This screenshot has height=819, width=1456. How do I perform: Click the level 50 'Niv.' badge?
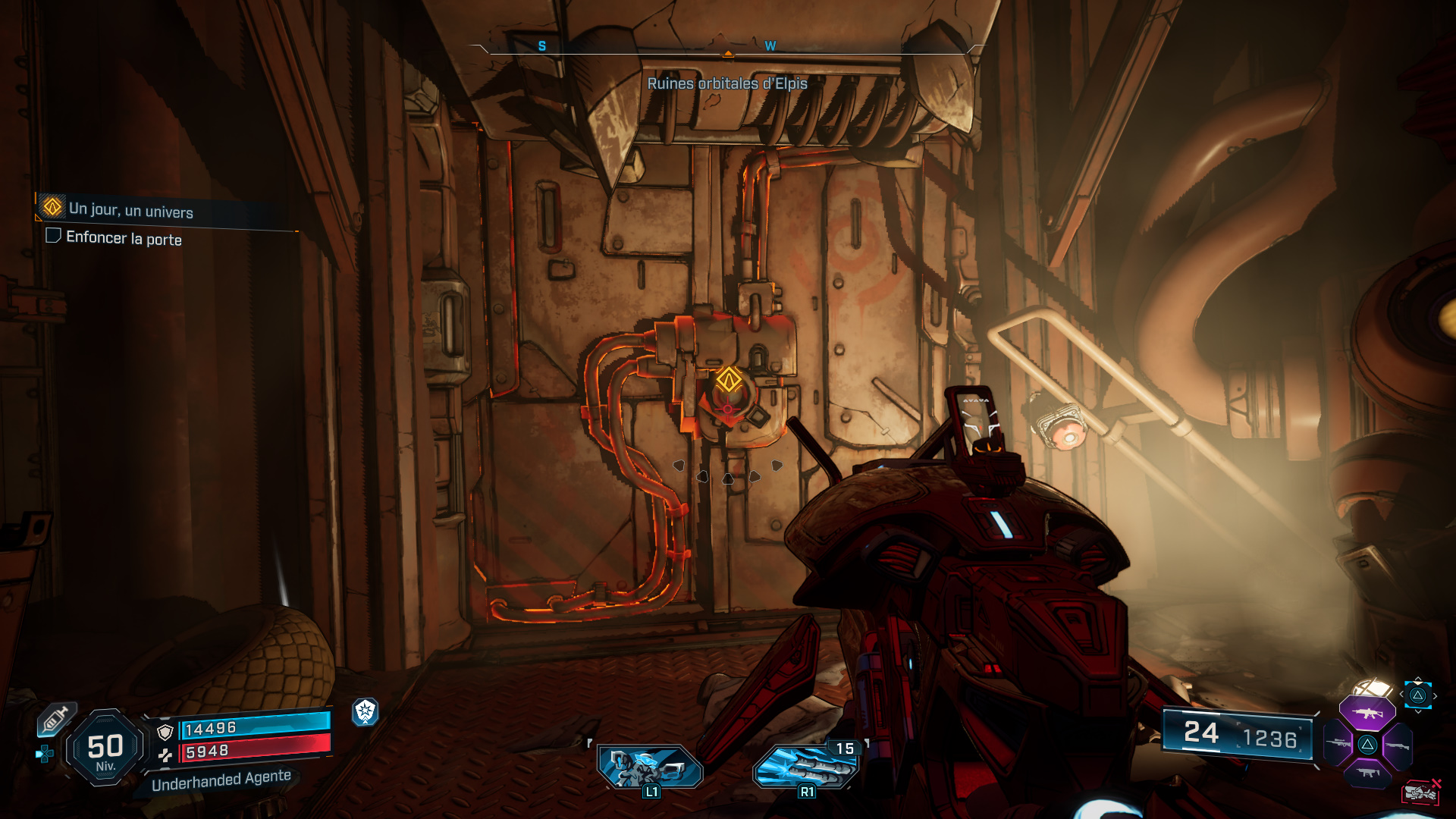105,747
